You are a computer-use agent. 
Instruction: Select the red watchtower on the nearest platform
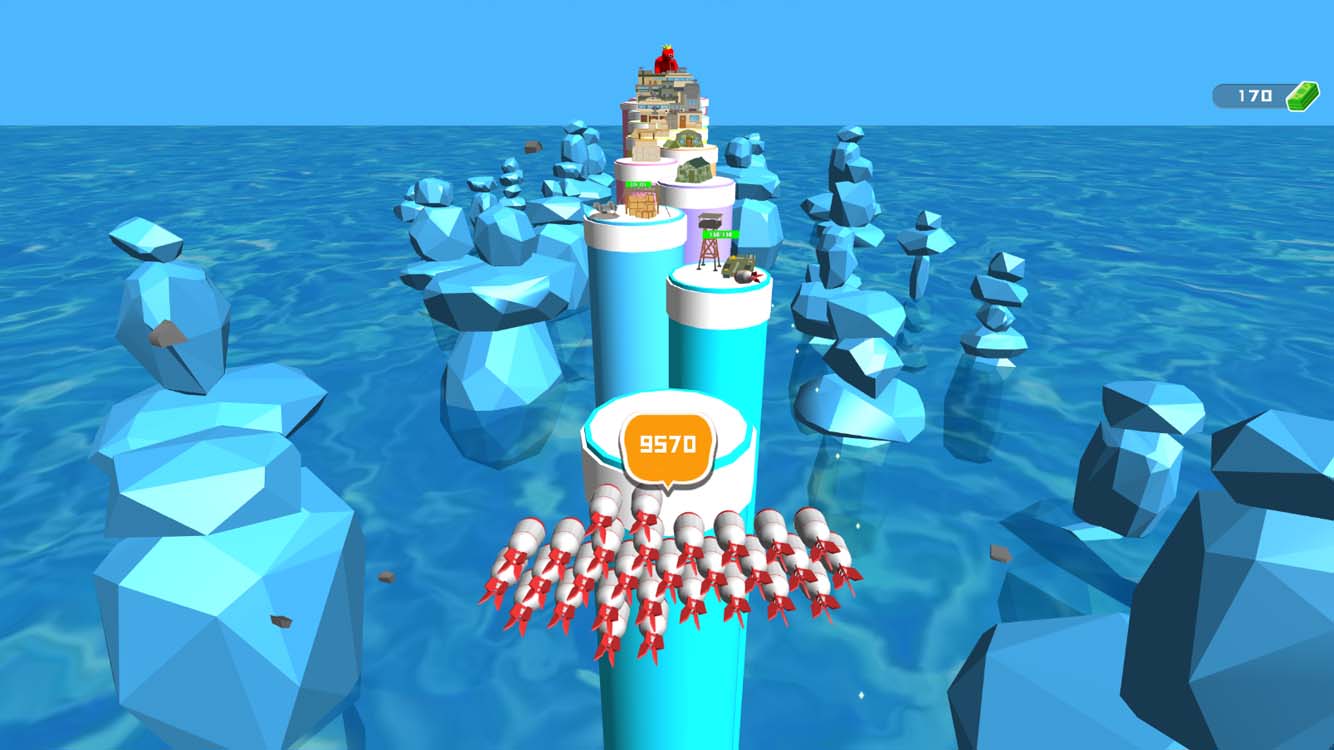coord(709,250)
